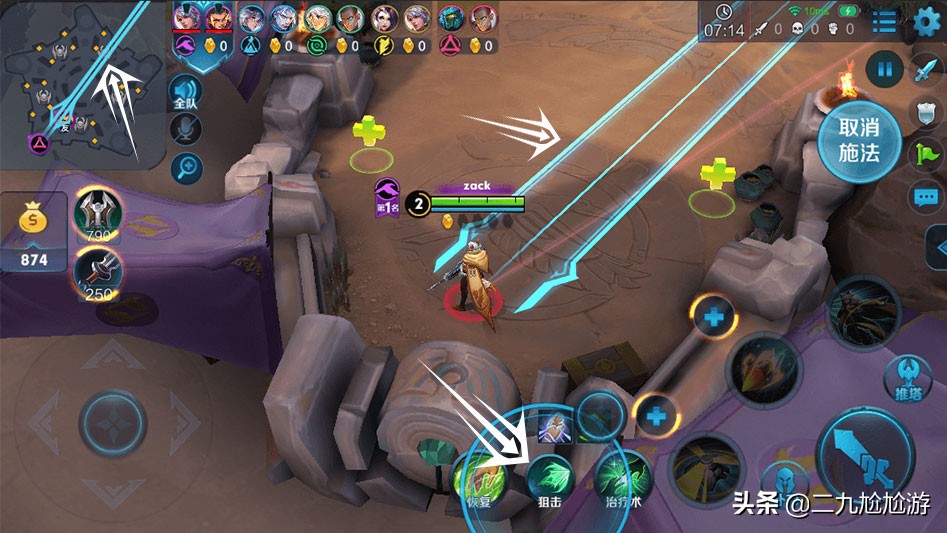Select the 狙击 summoner skill
947x533 pixels.
549,479
